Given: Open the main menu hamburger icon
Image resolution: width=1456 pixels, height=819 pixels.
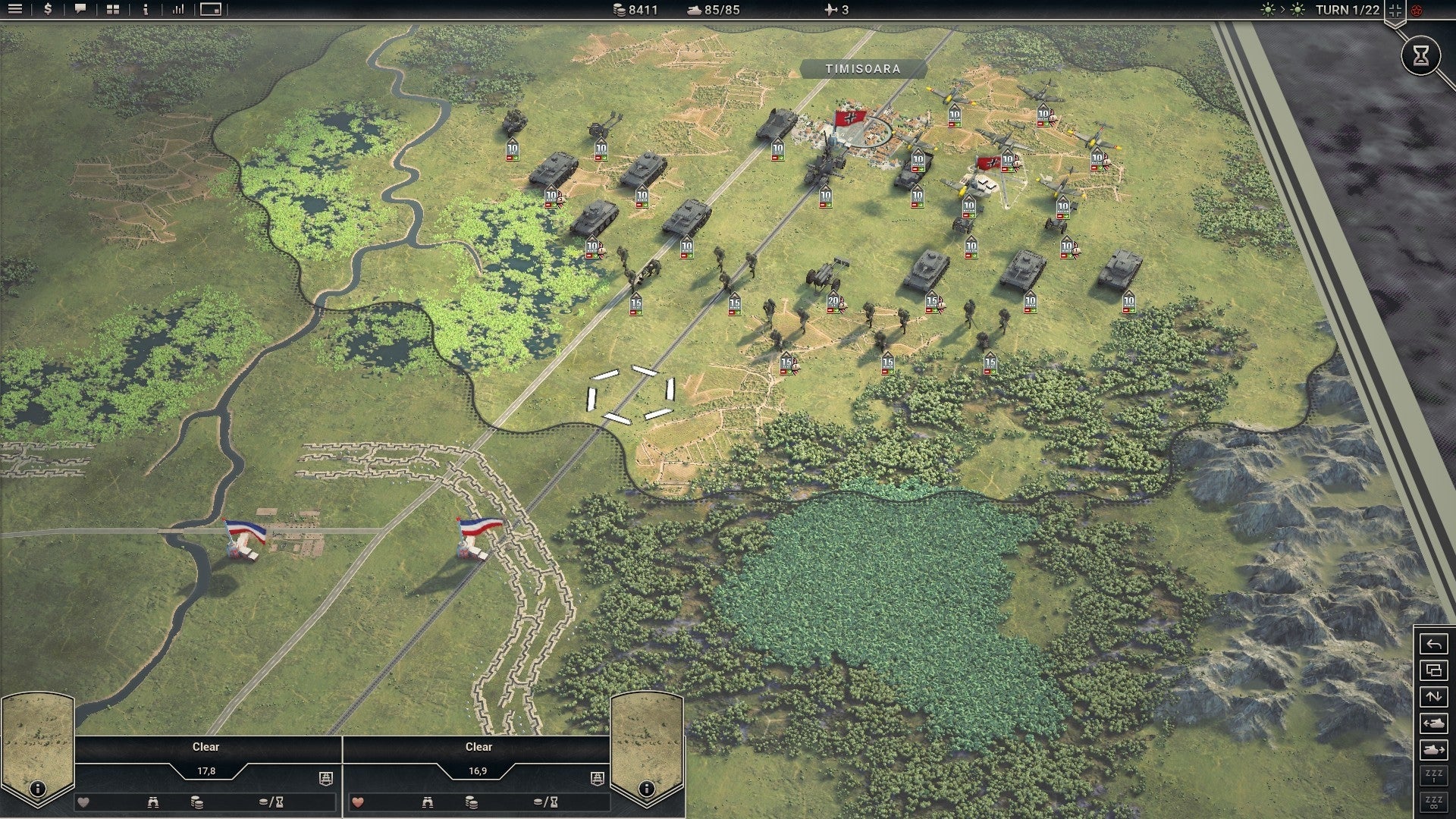Looking at the screenshot, I should pos(16,10).
